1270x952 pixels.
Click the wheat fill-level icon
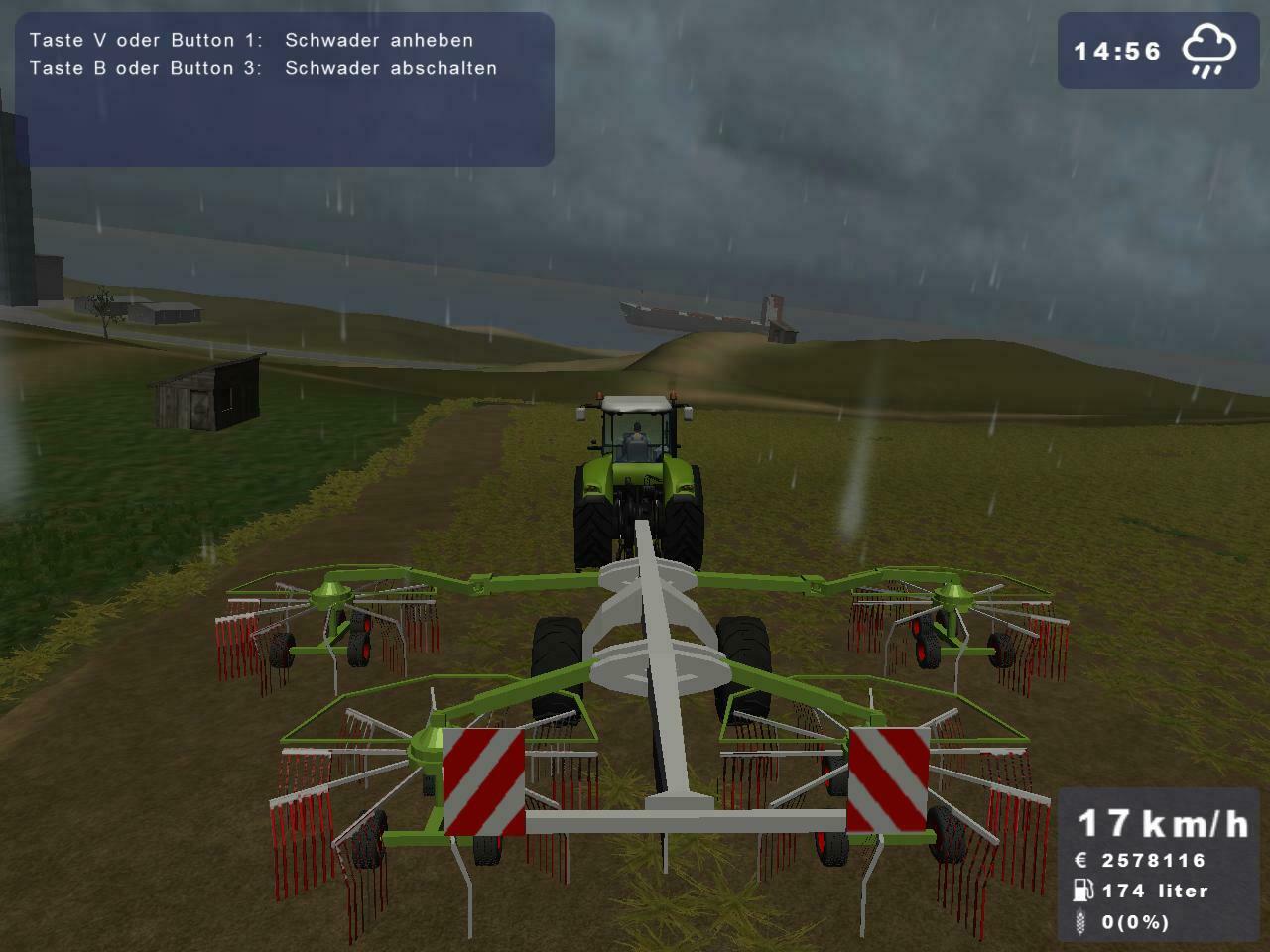click(1081, 924)
